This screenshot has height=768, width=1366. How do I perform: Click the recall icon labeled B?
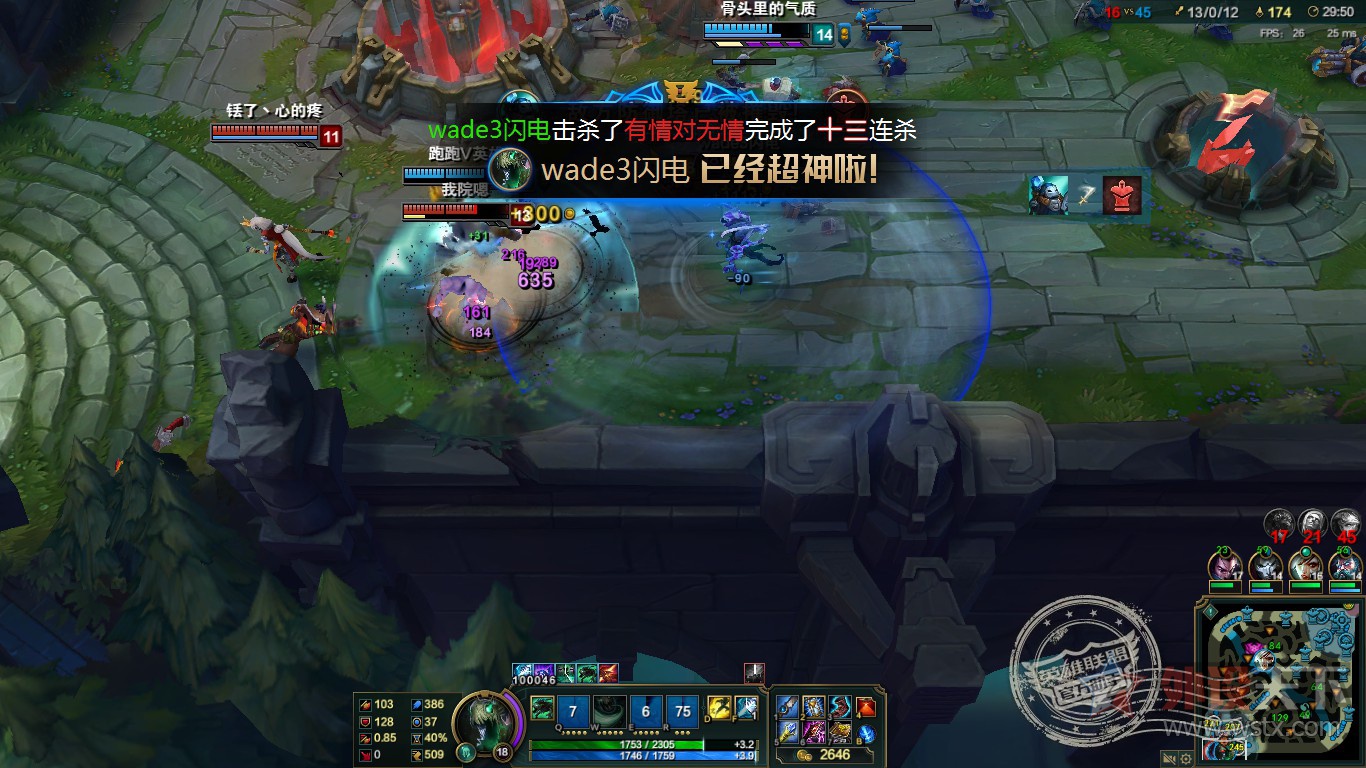click(866, 734)
